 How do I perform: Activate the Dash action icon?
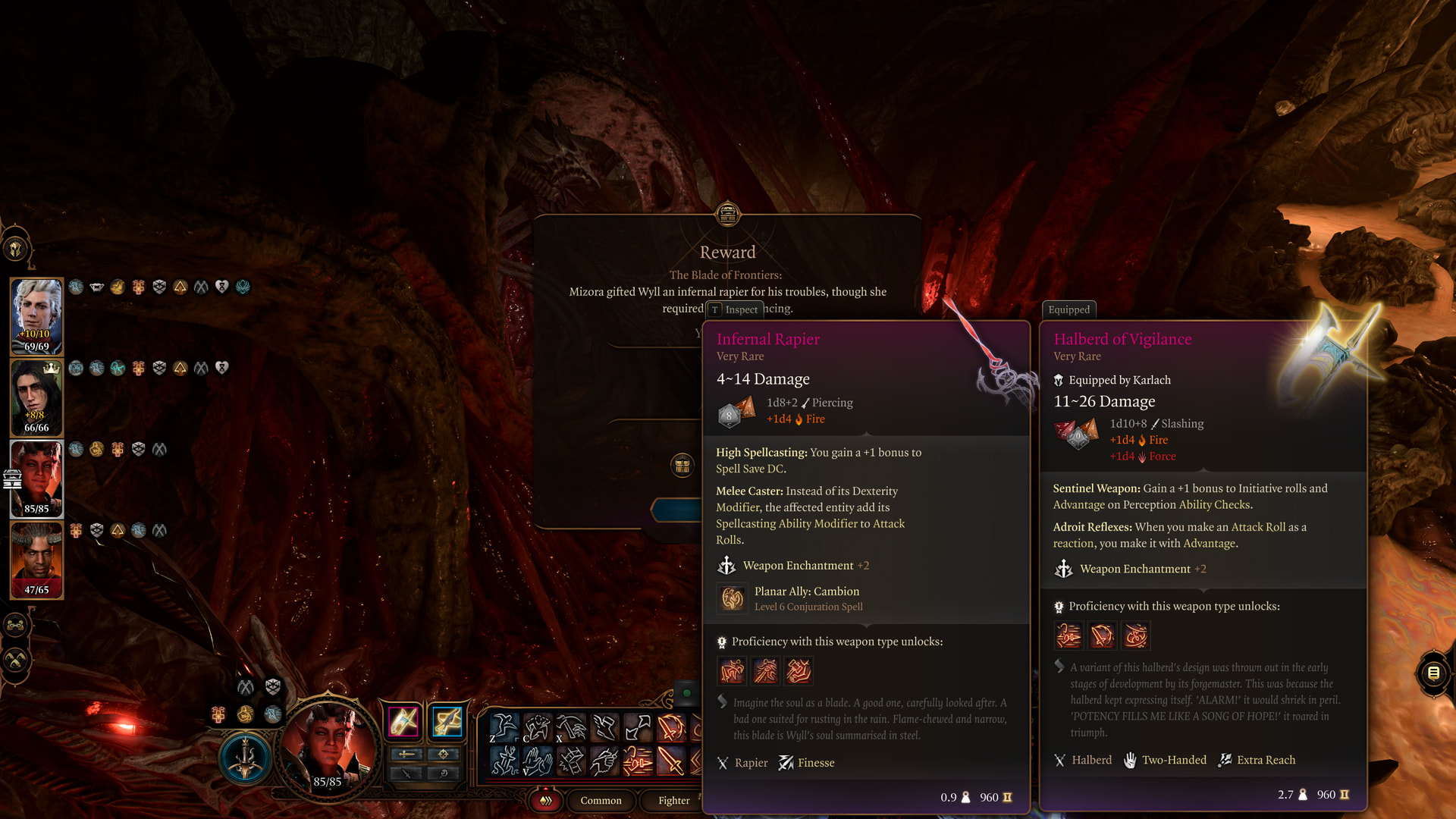[504, 761]
